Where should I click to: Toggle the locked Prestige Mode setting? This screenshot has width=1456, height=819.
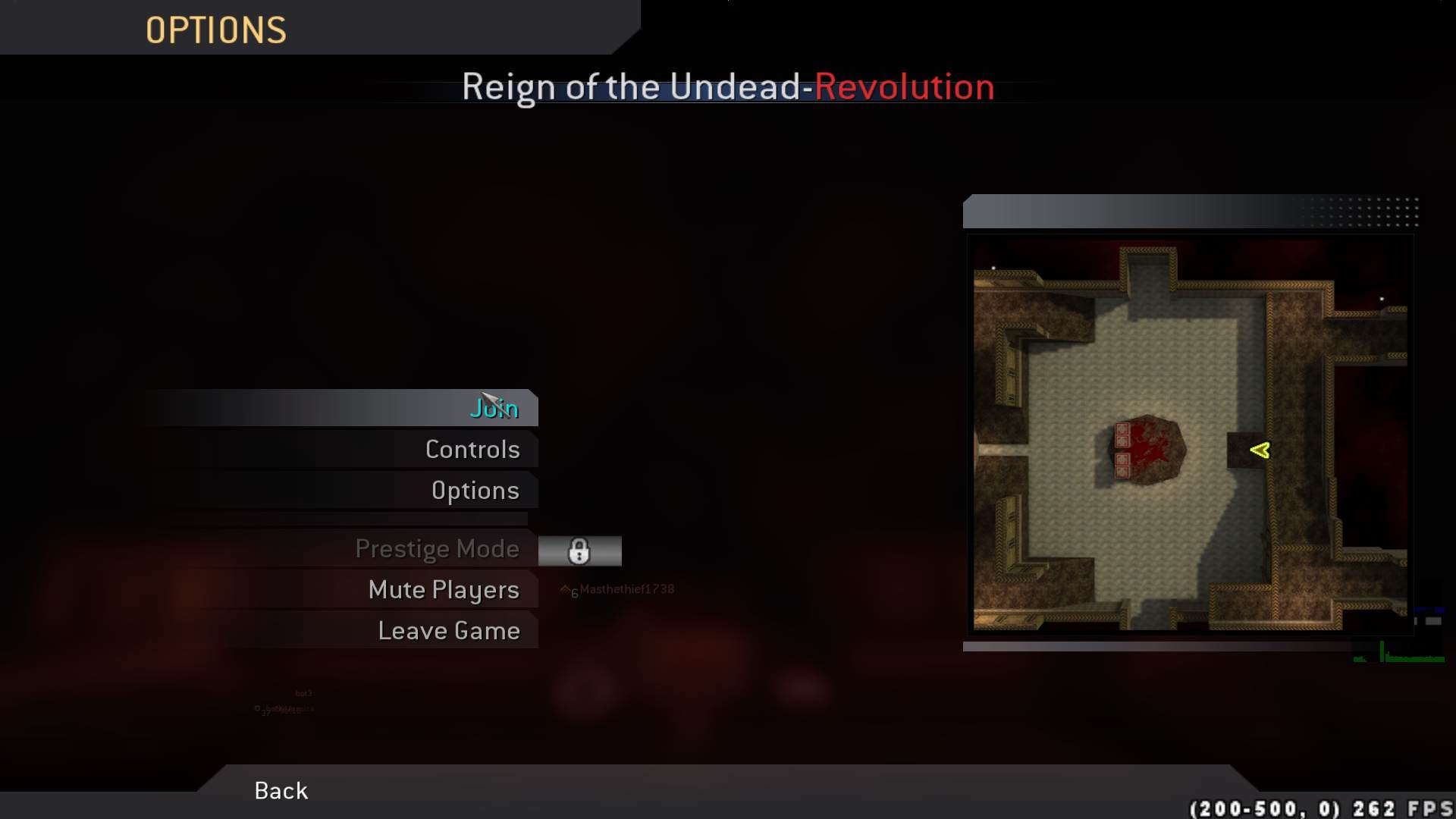(438, 548)
